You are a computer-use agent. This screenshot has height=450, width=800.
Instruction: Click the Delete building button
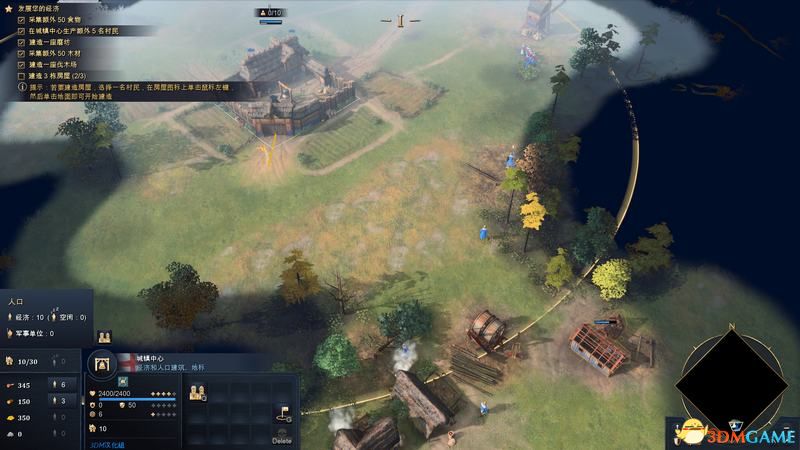click(281, 440)
